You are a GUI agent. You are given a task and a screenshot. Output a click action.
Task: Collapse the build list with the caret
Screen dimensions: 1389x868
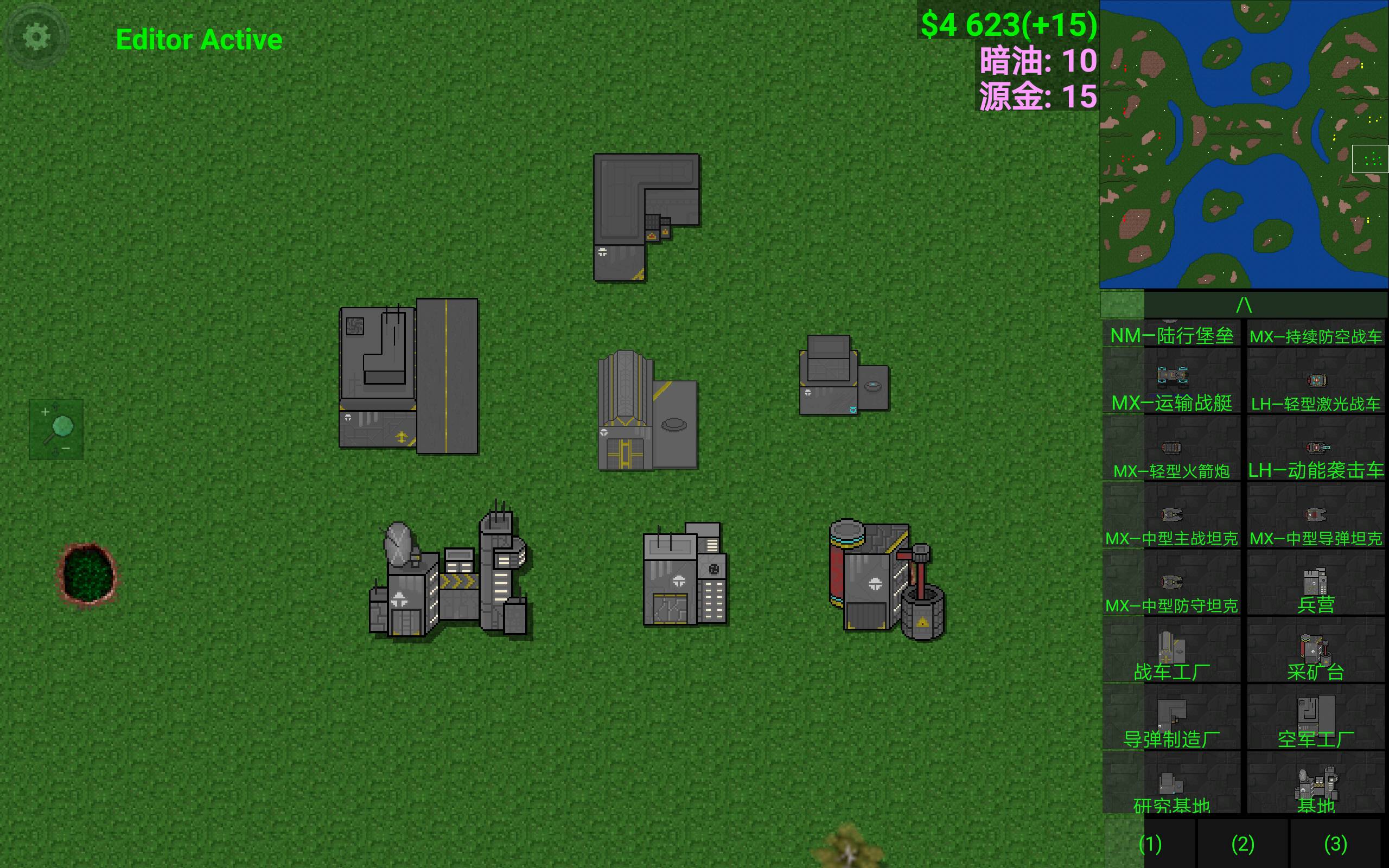click(x=1244, y=304)
